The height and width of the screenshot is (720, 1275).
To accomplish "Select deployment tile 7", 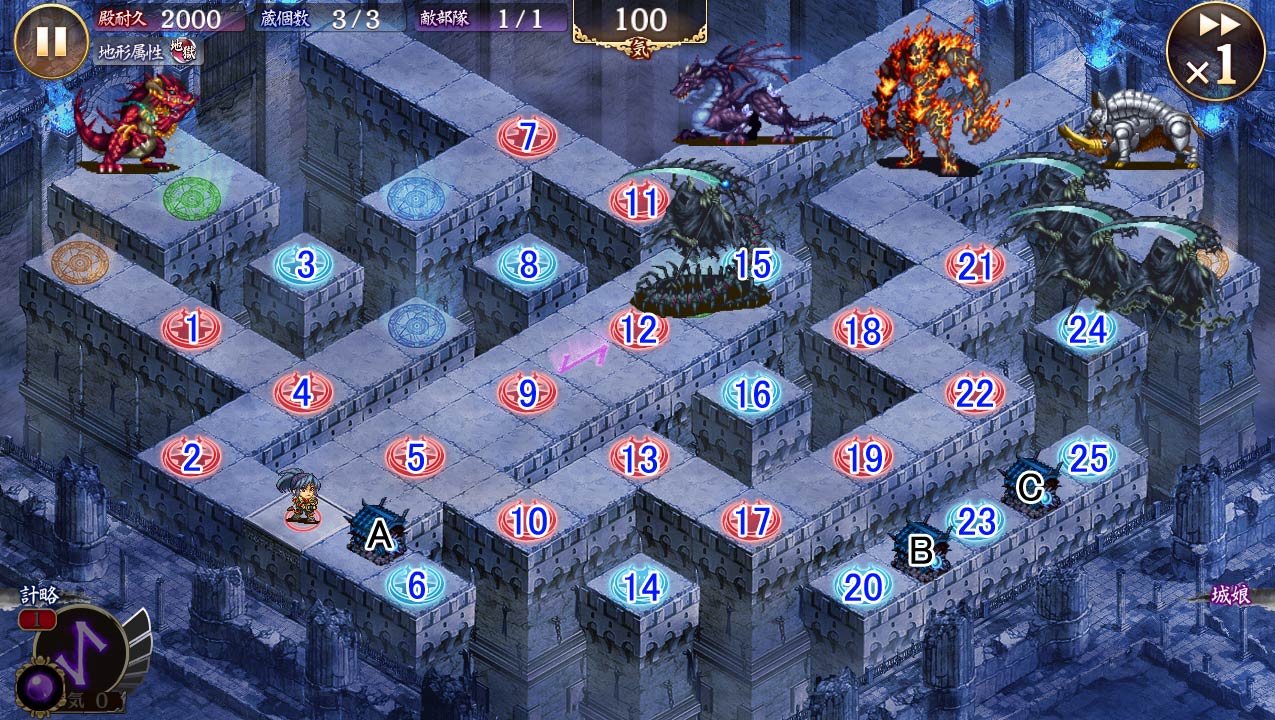I will click(x=527, y=136).
